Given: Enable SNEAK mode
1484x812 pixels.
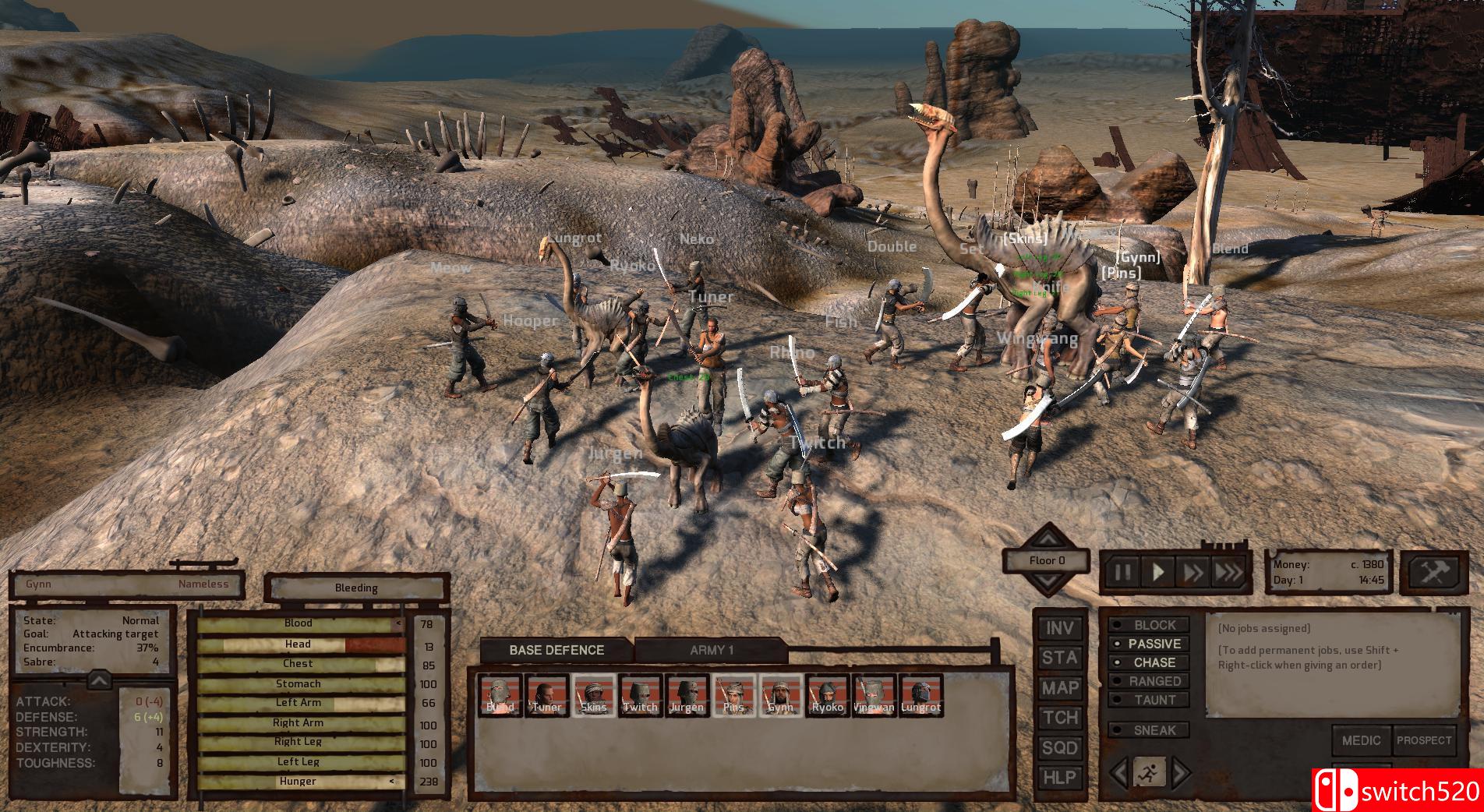Looking at the screenshot, I should [1150, 730].
